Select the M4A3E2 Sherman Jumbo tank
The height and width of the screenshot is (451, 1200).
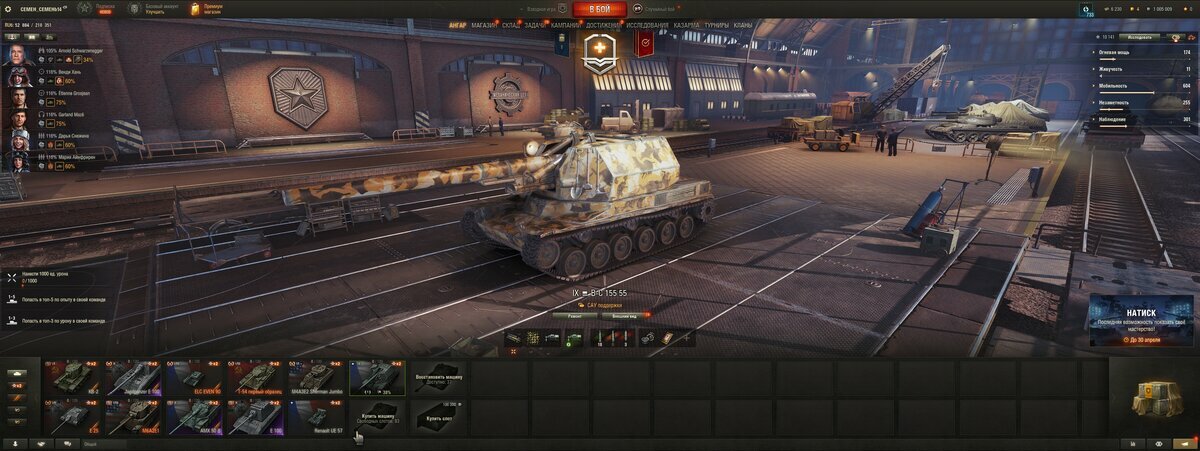tap(317, 378)
